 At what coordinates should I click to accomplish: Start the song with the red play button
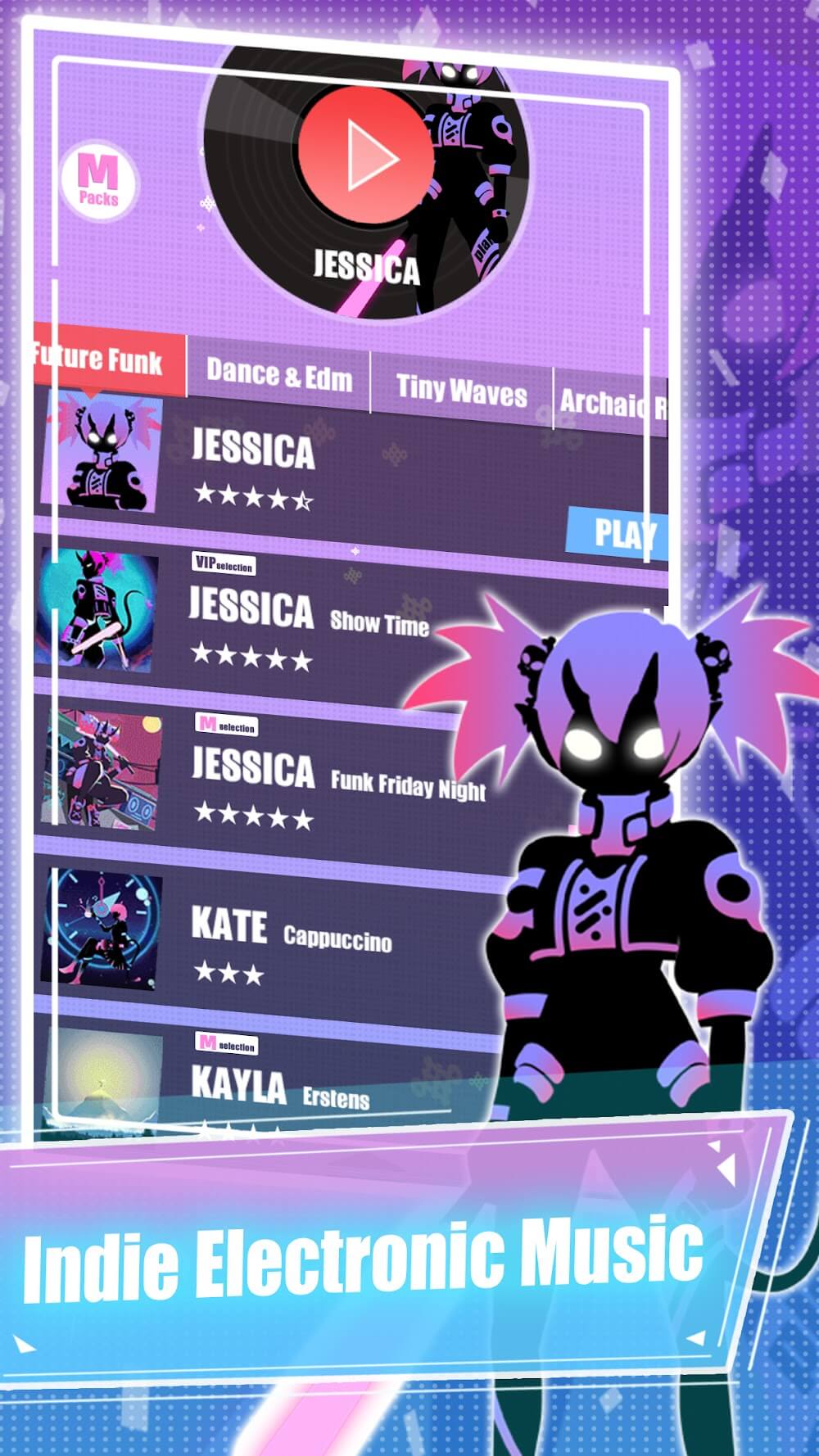point(365,154)
